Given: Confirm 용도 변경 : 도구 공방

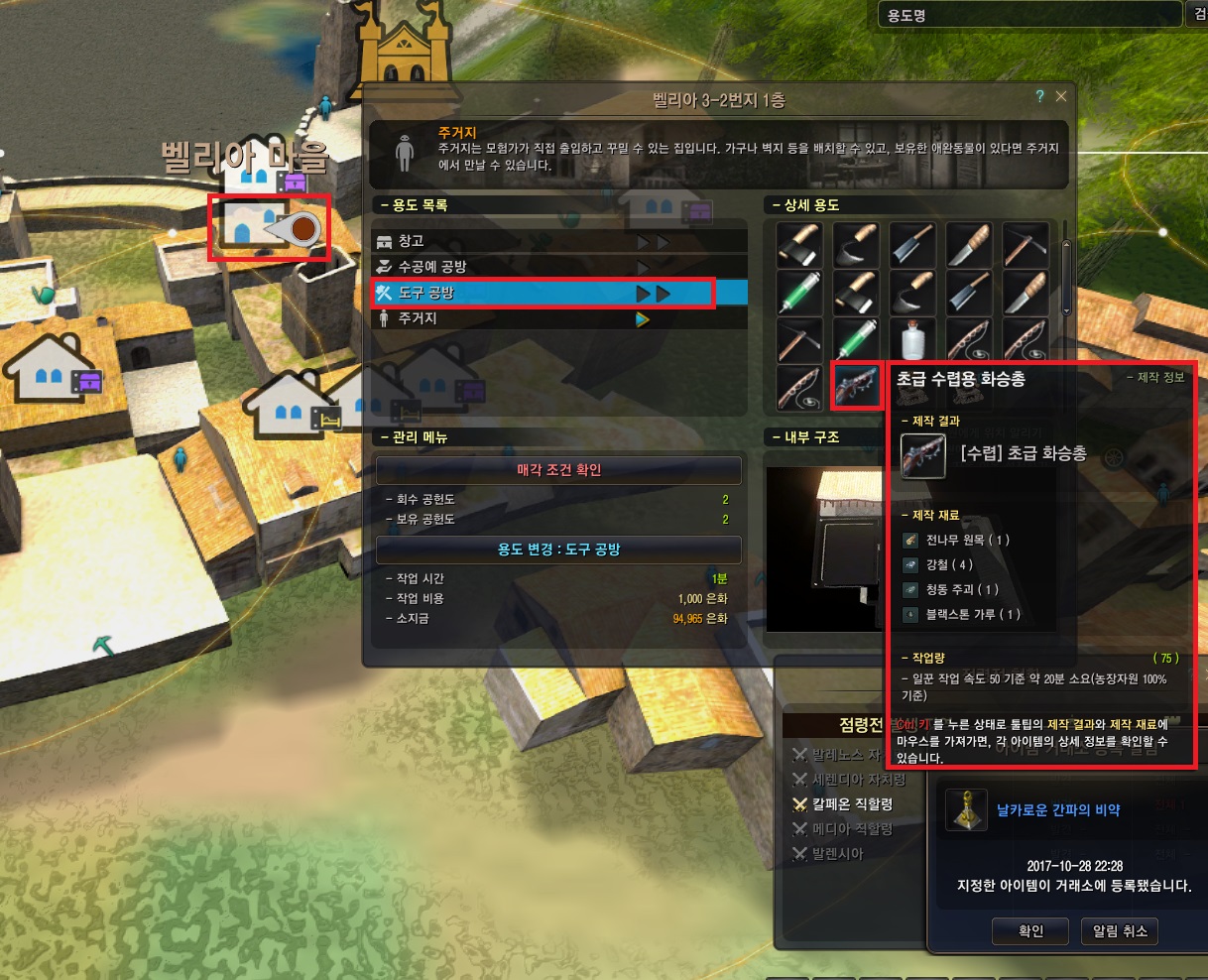Looking at the screenshot, I should pyautogui.click(x=558, y=550).
